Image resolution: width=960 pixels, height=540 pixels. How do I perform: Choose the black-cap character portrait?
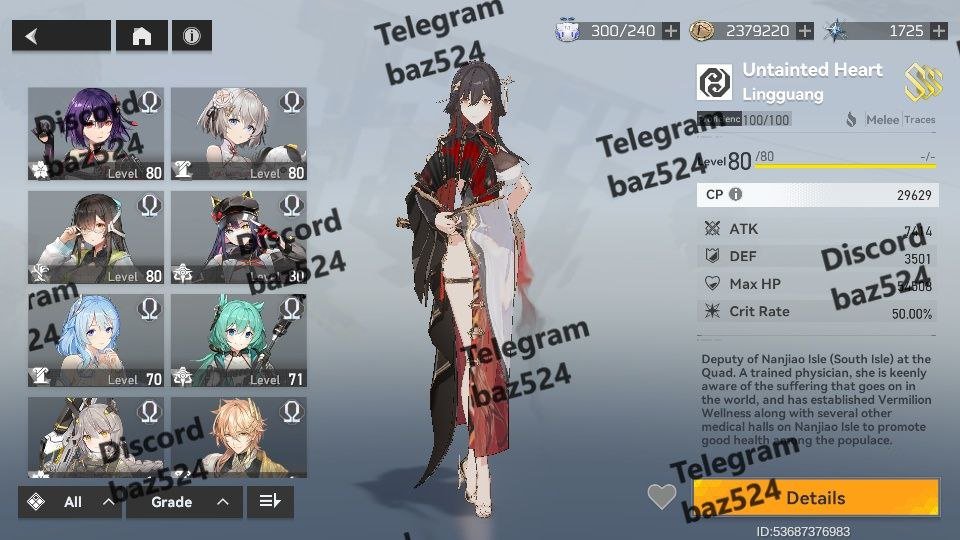point(239,237)
